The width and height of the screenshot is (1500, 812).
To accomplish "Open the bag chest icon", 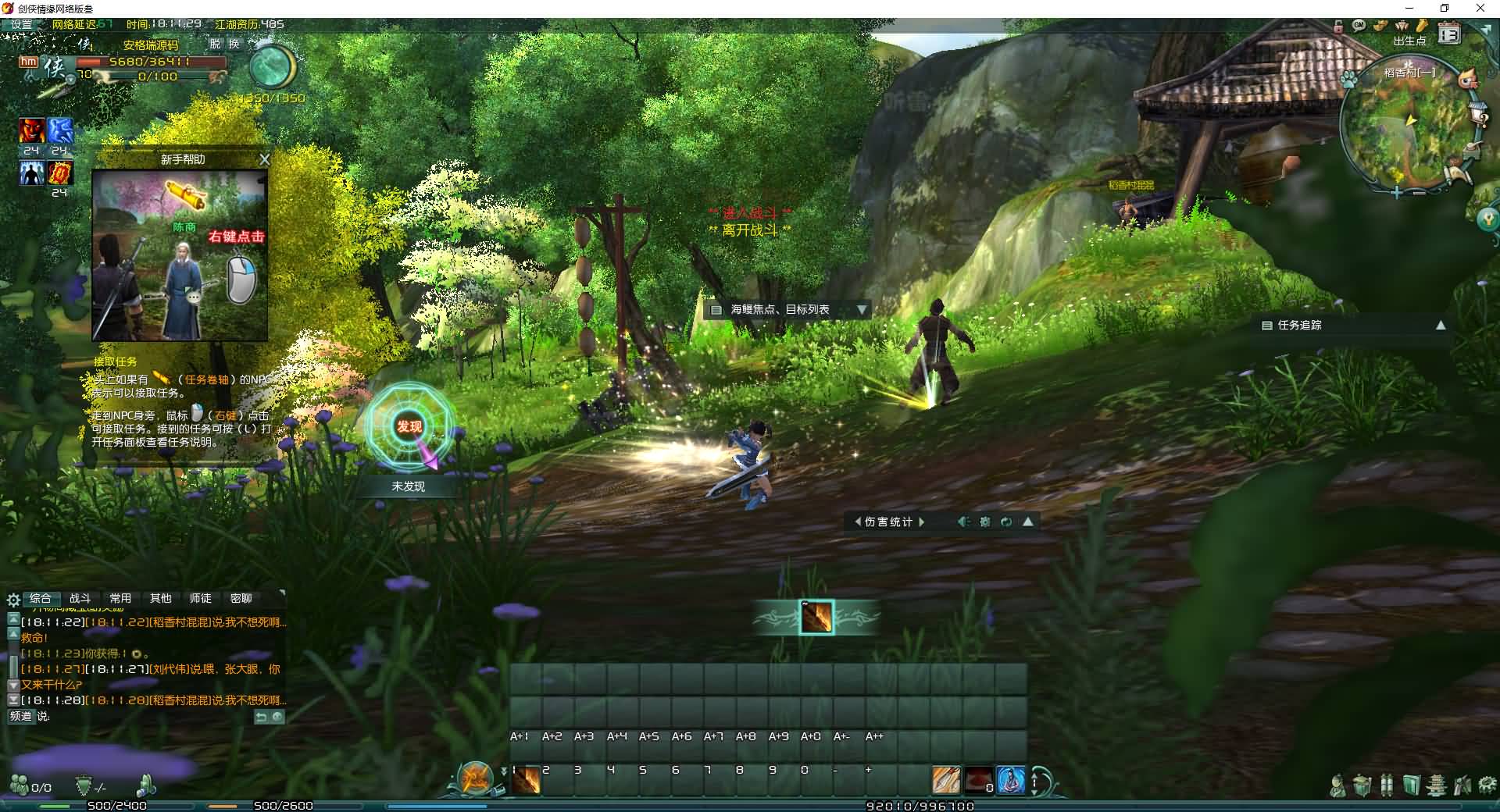I will coord(1362,785).
